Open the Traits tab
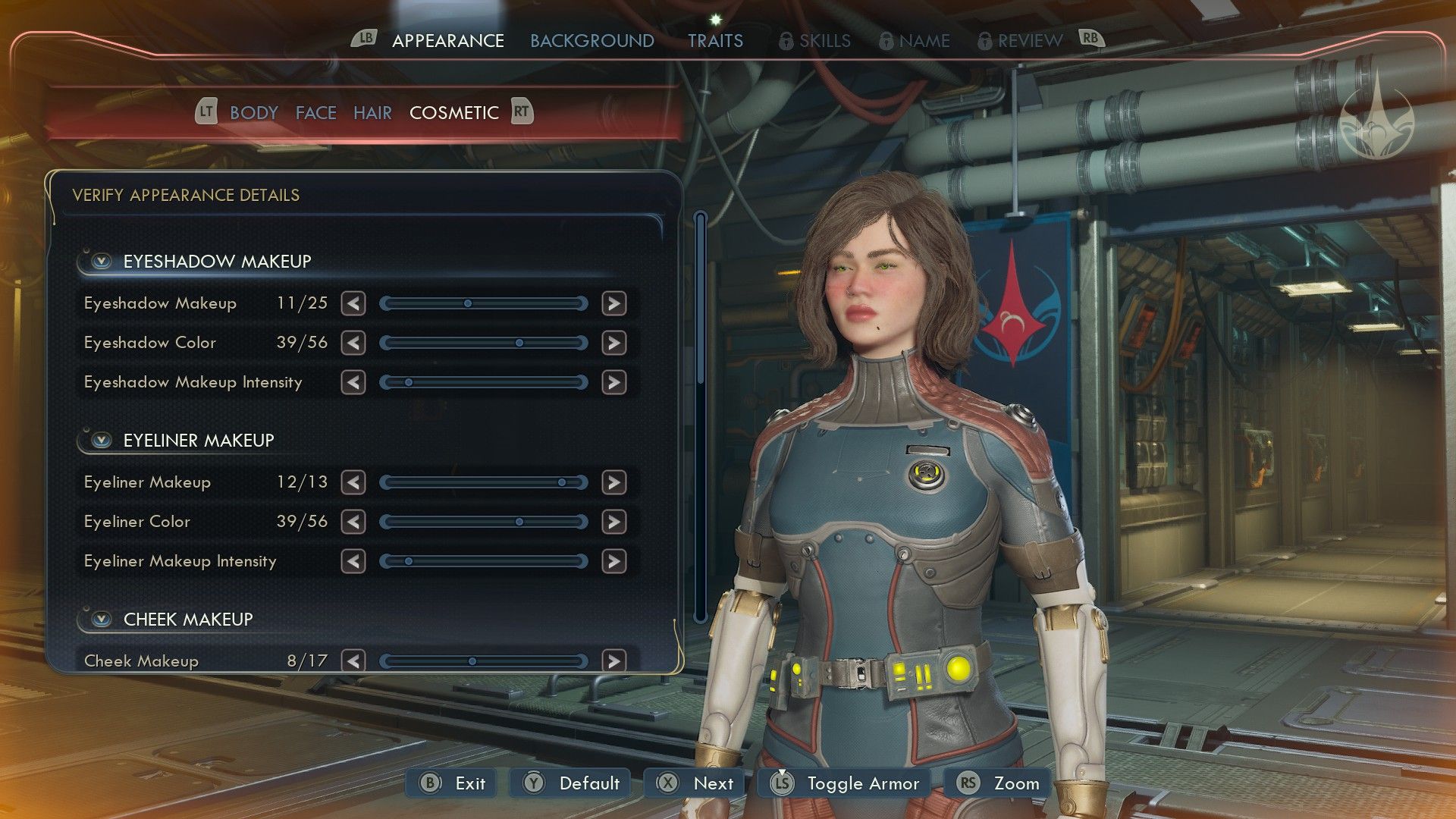 click(x=715, y=41)
